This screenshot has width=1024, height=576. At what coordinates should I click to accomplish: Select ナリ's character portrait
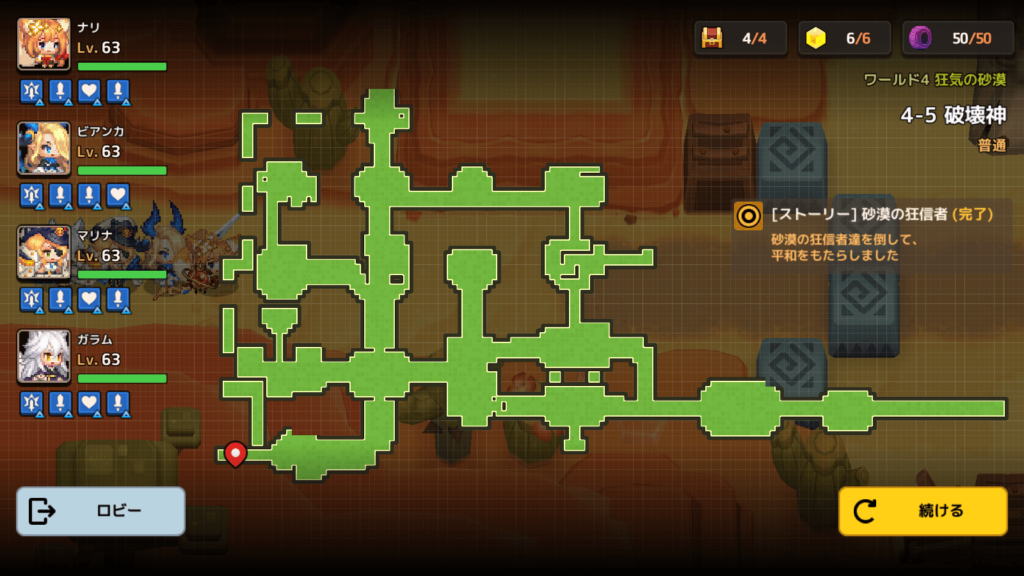click(44, 44)
